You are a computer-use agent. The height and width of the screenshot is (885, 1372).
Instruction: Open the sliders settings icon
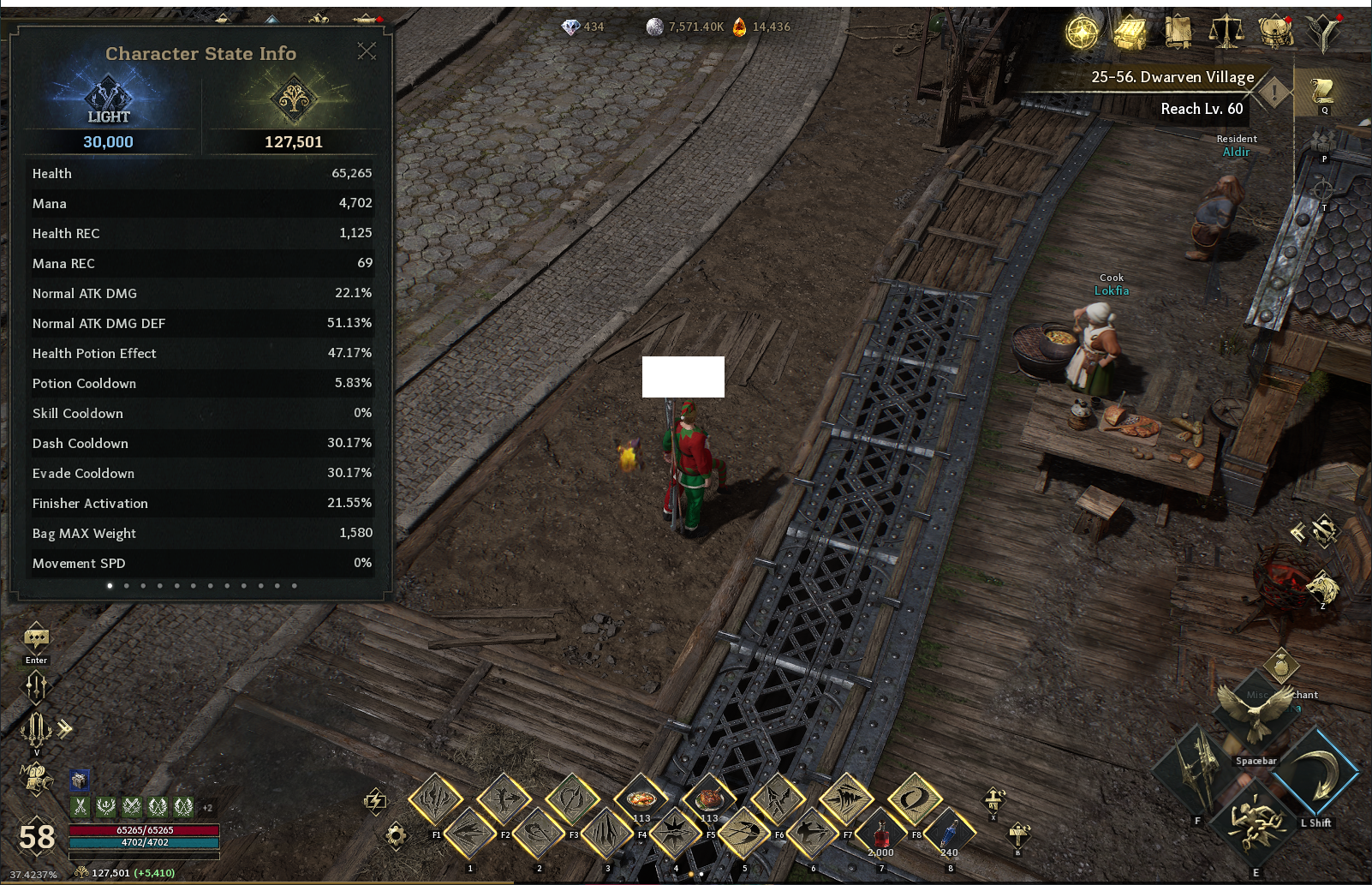point(36,685)
